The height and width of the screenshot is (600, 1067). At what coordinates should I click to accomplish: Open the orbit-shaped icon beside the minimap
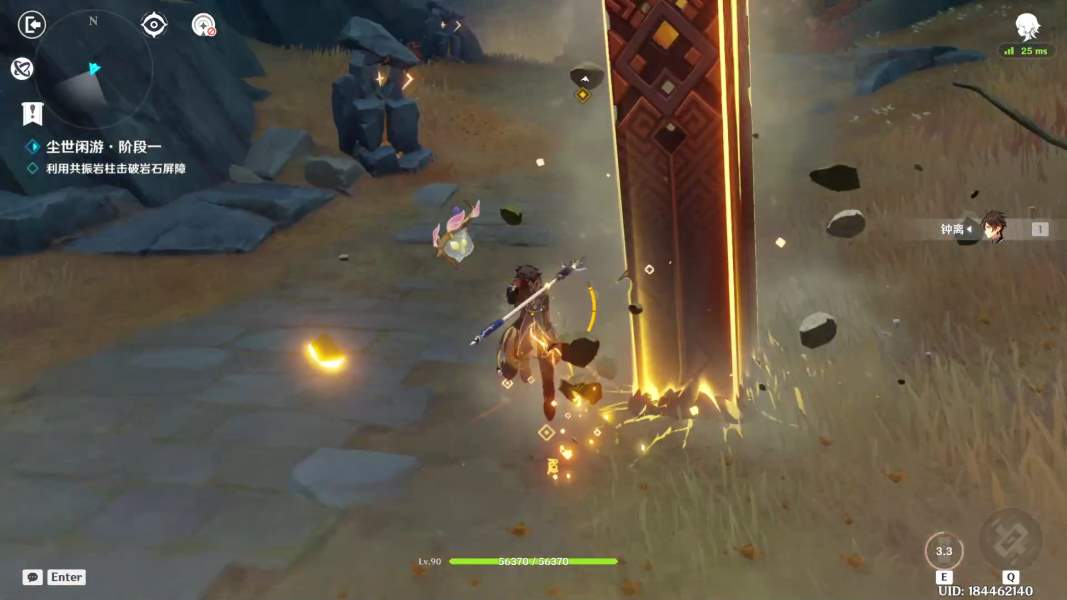pos(22,68)
